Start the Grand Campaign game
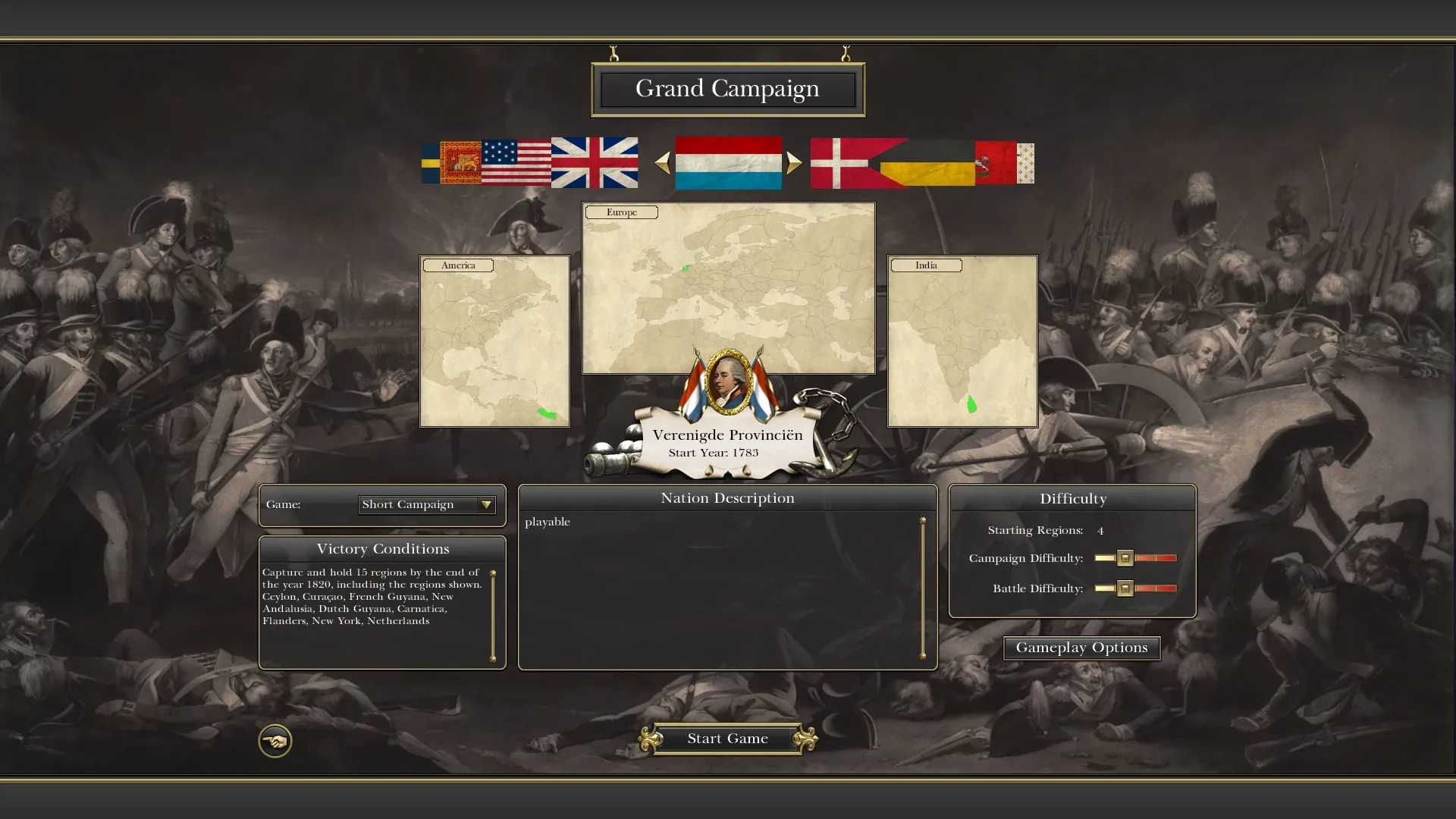 pos(727,739)
